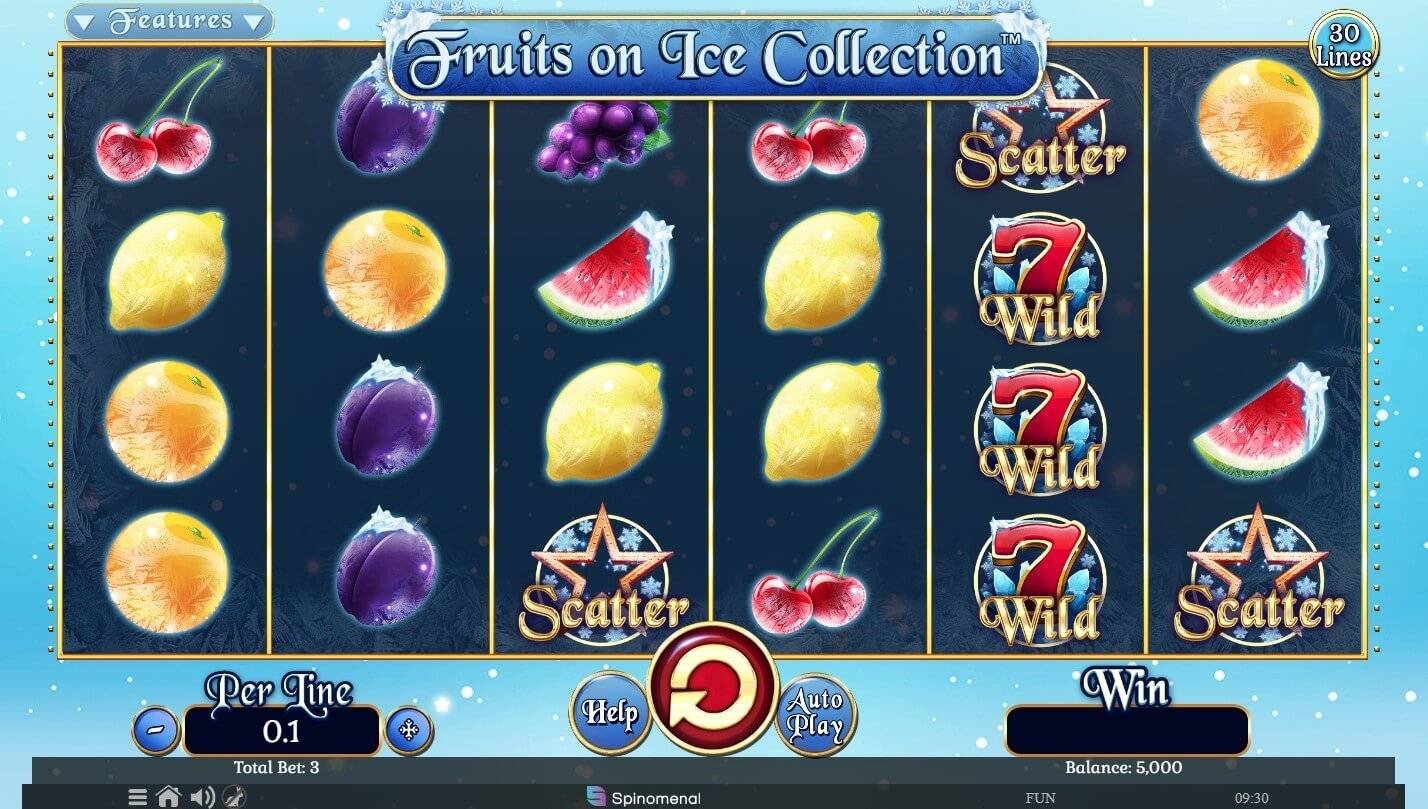Click the home icon to exit the game
This screenshot has width=1428, height=809.
[168, 797]
